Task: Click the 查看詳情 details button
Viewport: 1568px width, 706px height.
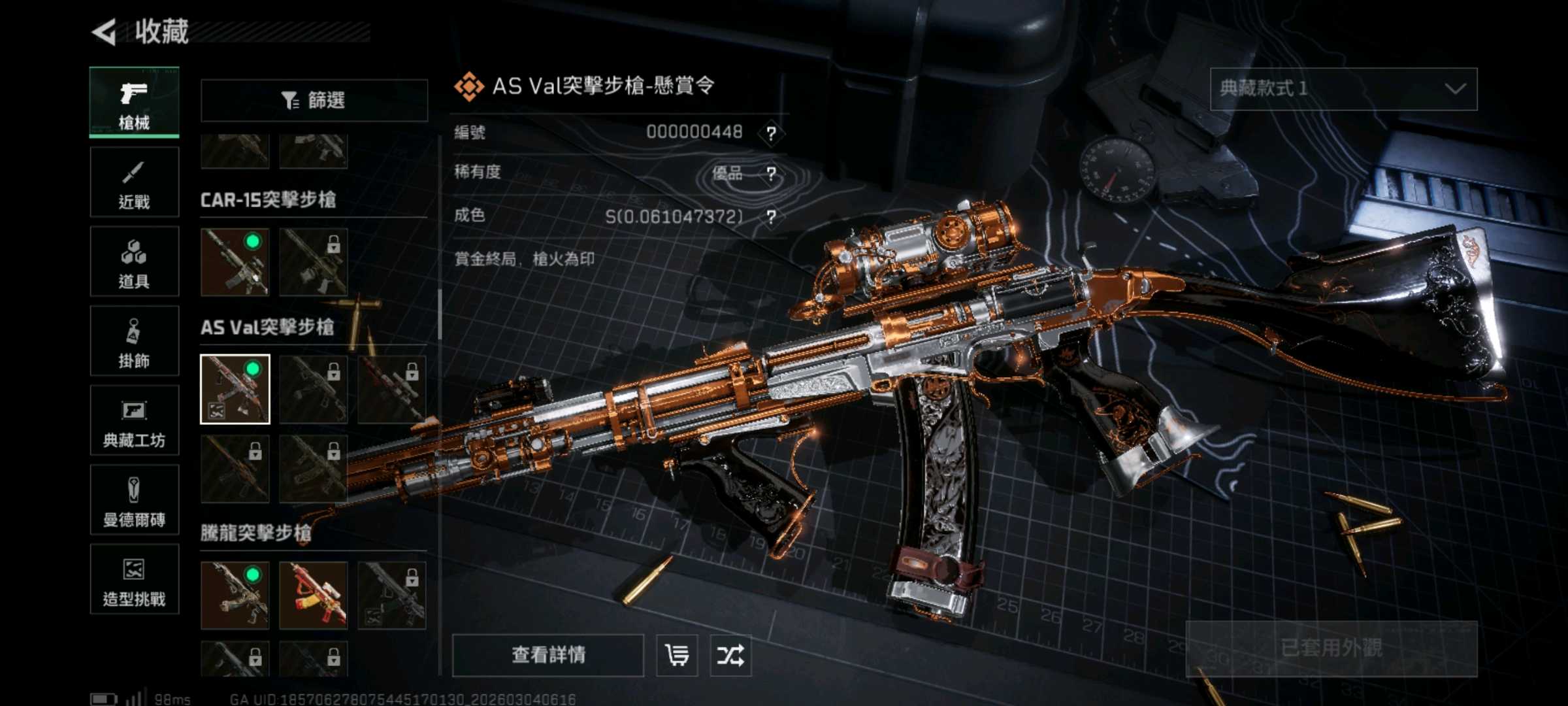Action: pos(547,654)
